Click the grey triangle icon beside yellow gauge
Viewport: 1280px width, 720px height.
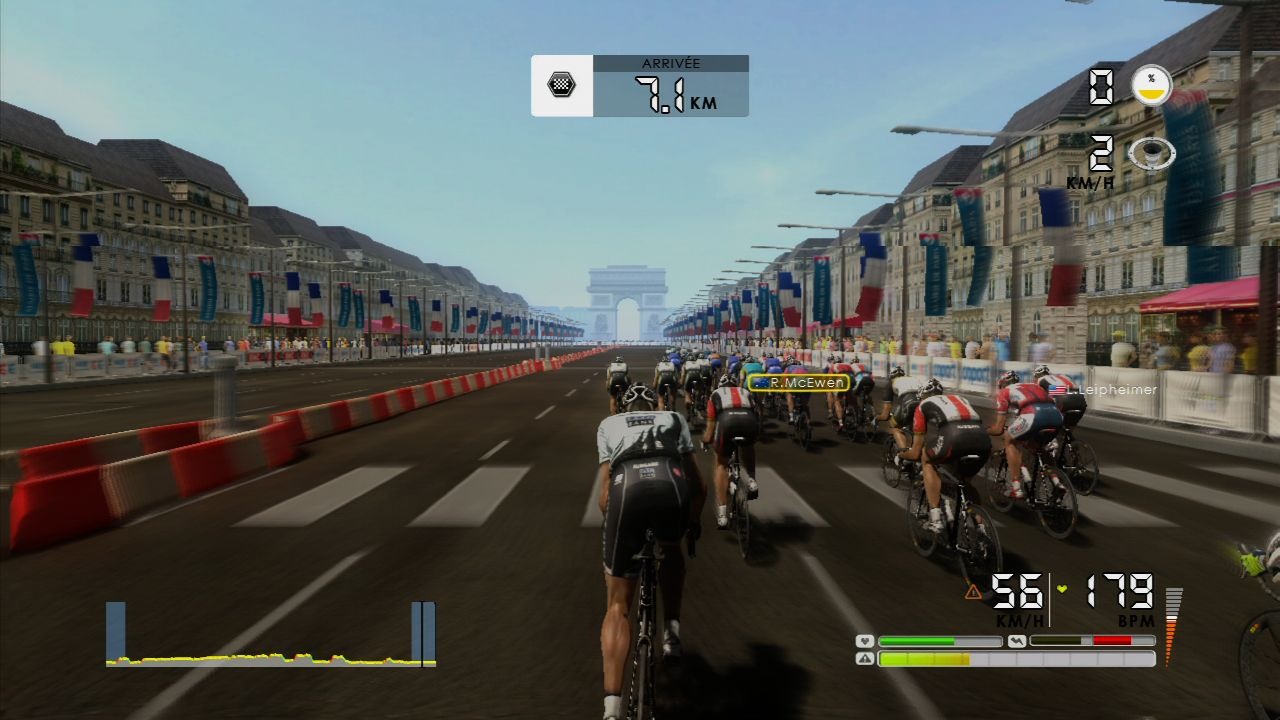(x=866, y=659)
